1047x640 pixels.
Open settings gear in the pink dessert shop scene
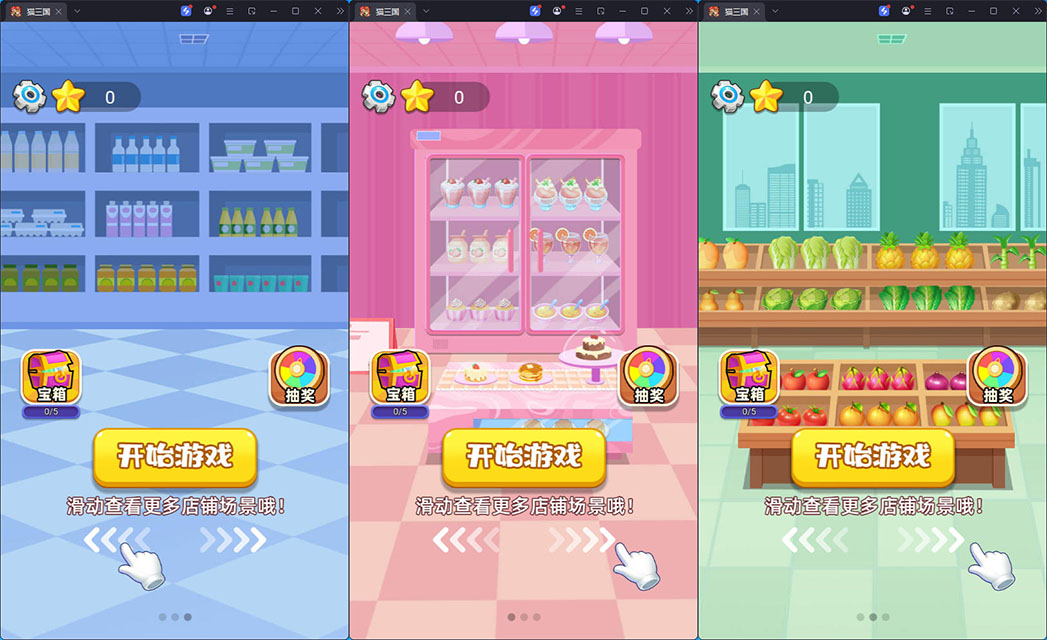tap(378, 96)
